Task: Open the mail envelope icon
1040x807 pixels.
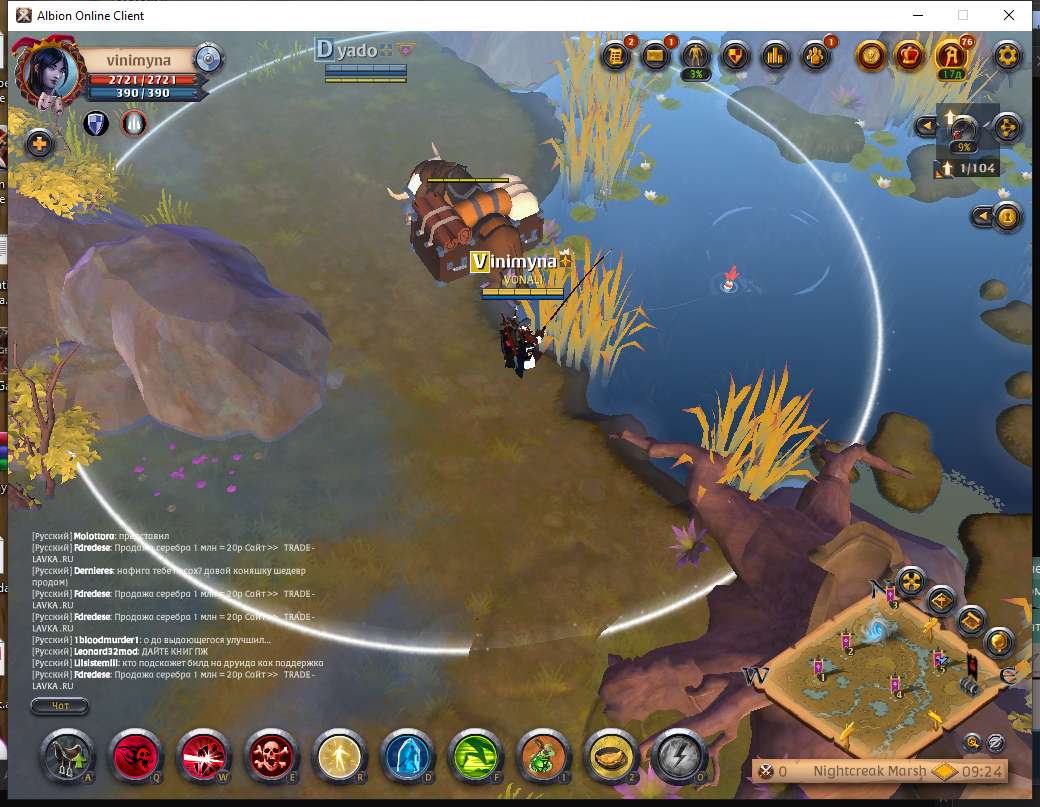Action: pyautogui.click(x=656, y=56)
